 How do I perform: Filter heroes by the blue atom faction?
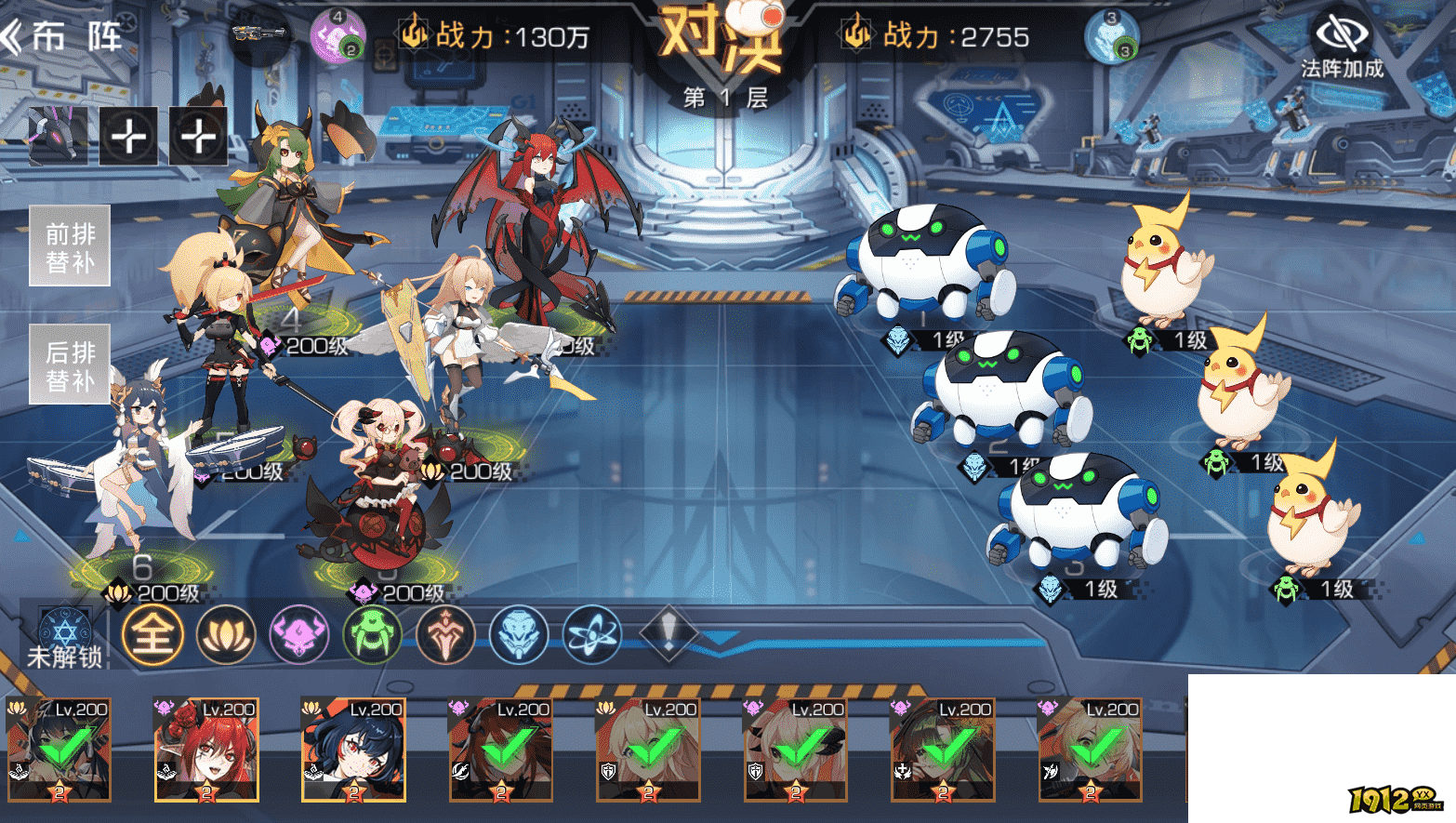(592, 636)
